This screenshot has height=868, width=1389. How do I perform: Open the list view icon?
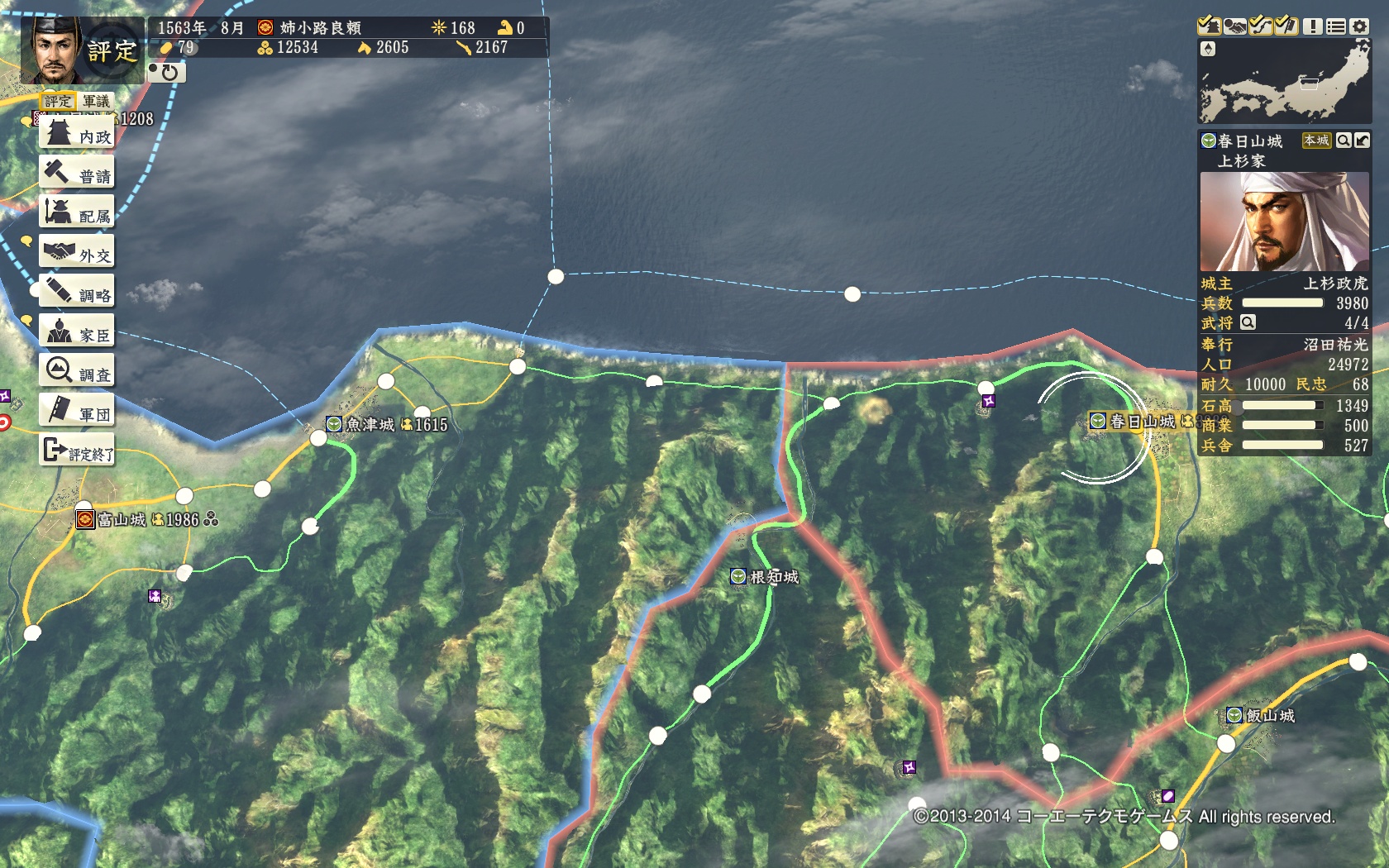point(1335,26)
